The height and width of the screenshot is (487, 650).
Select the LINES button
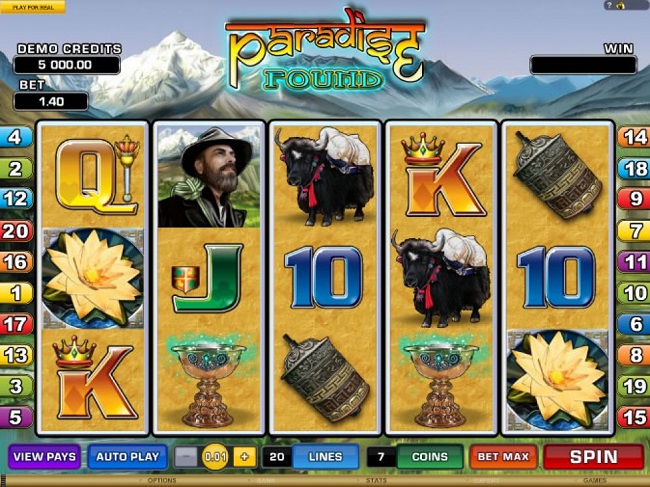[x=326, y=457]
